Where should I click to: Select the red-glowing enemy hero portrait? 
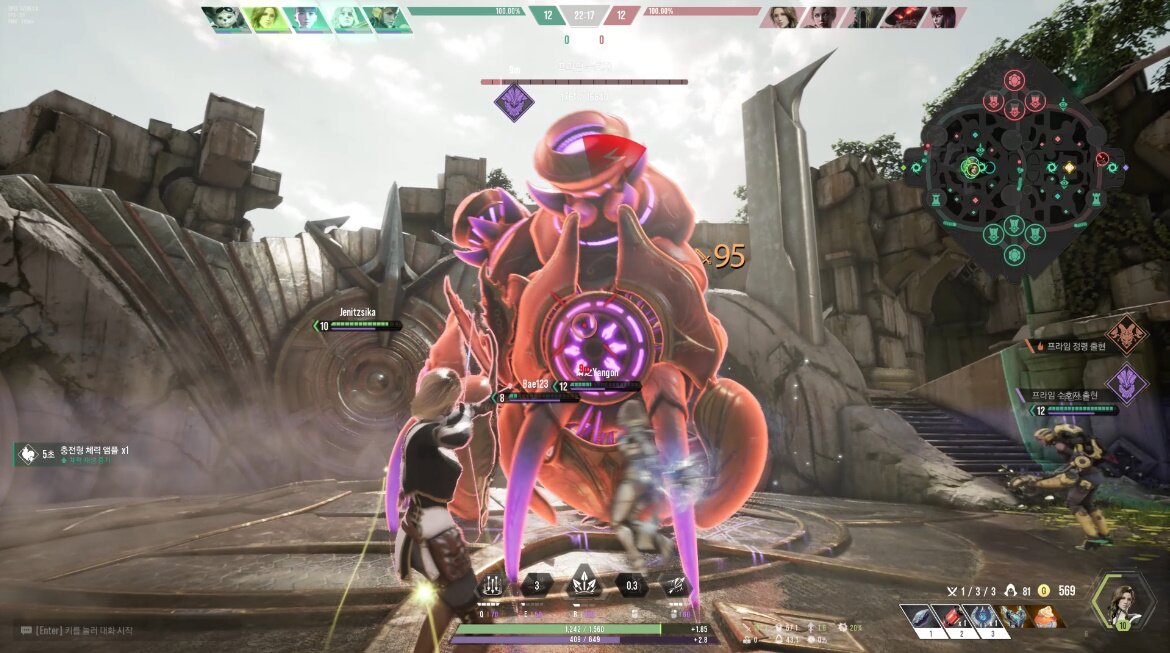pyautogui.click(x=908, y=17)
